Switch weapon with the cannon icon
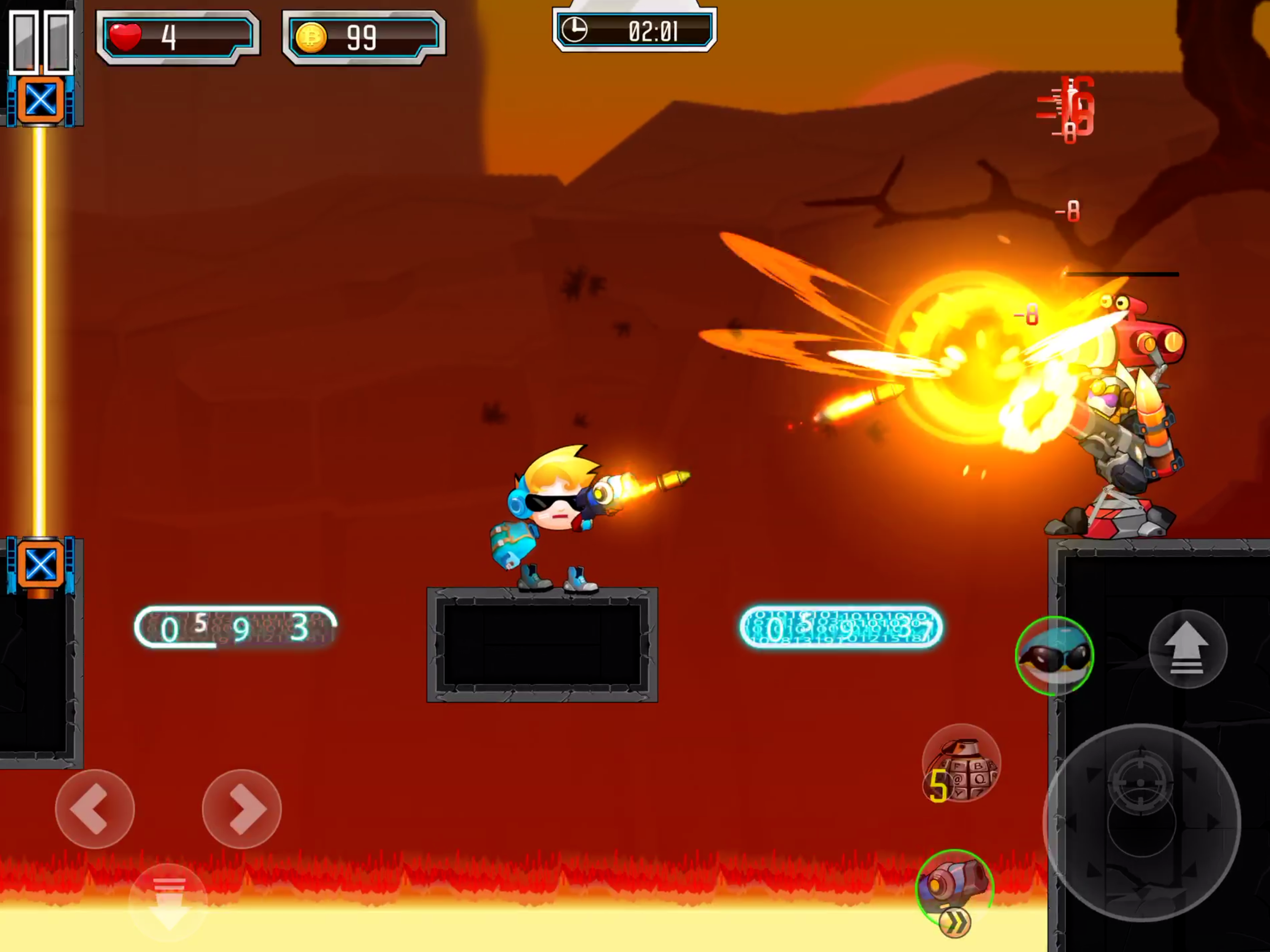The image size is (1270, 952). pos(954,887)
